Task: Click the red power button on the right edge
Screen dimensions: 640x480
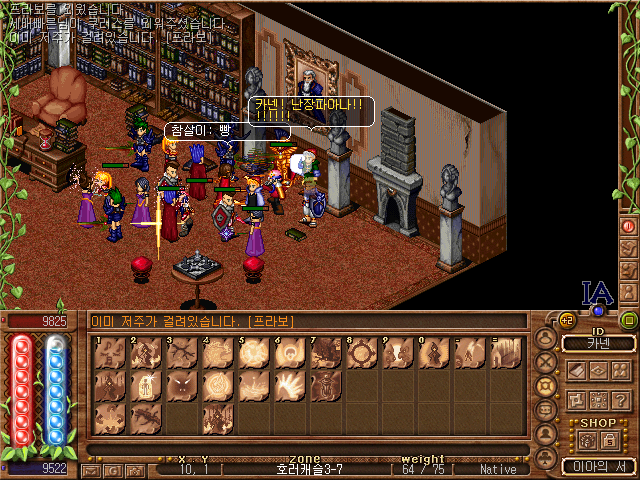Action: point(629,227)
